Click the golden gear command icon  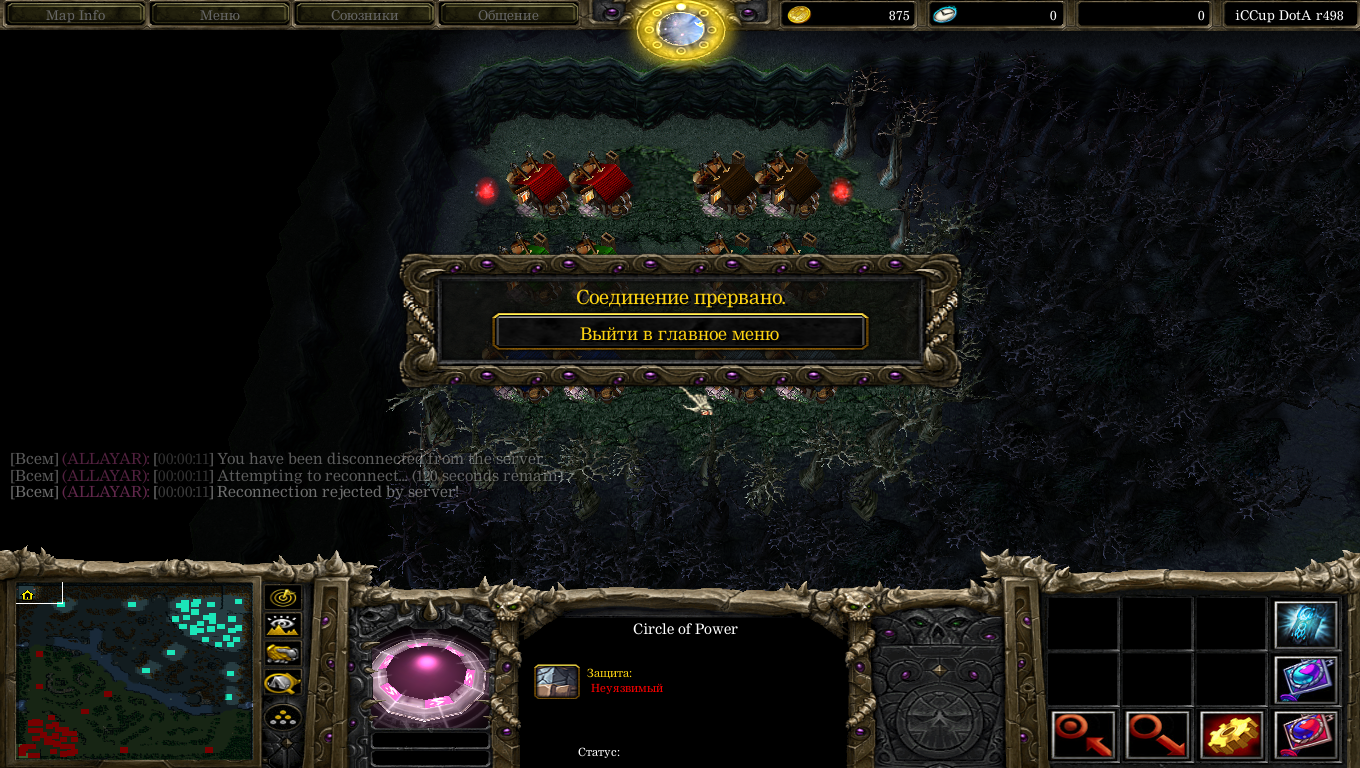pos(1232,735)
